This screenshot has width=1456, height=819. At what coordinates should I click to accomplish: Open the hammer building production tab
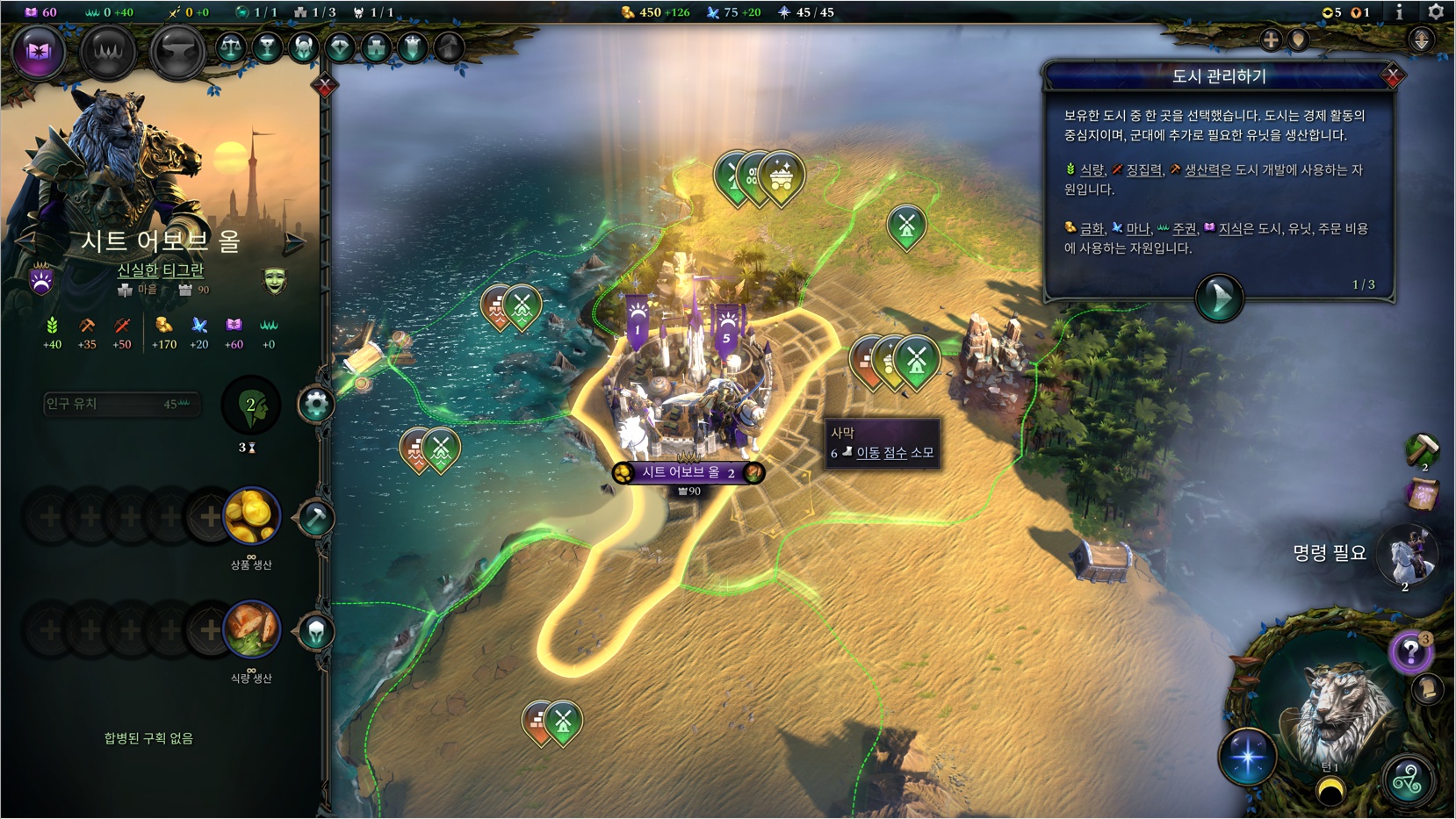(316, 518)
